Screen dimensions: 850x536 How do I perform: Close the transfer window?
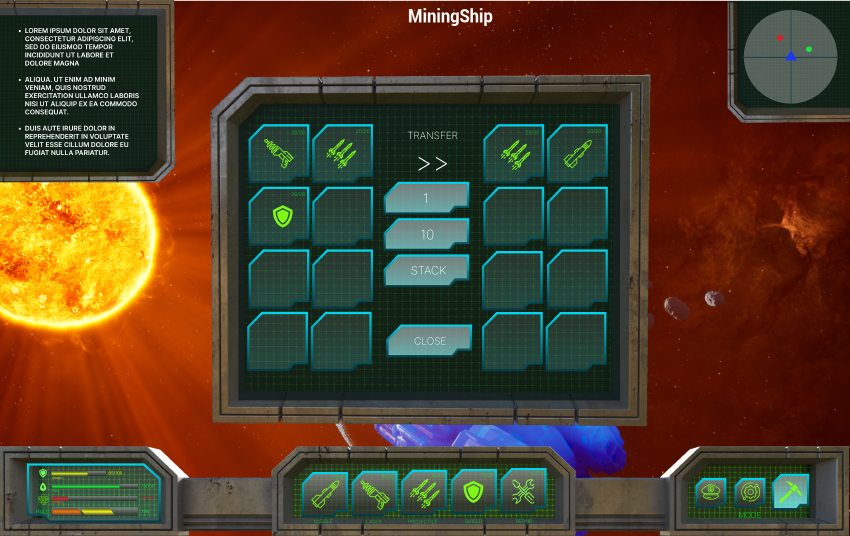(x=429, y=341)
